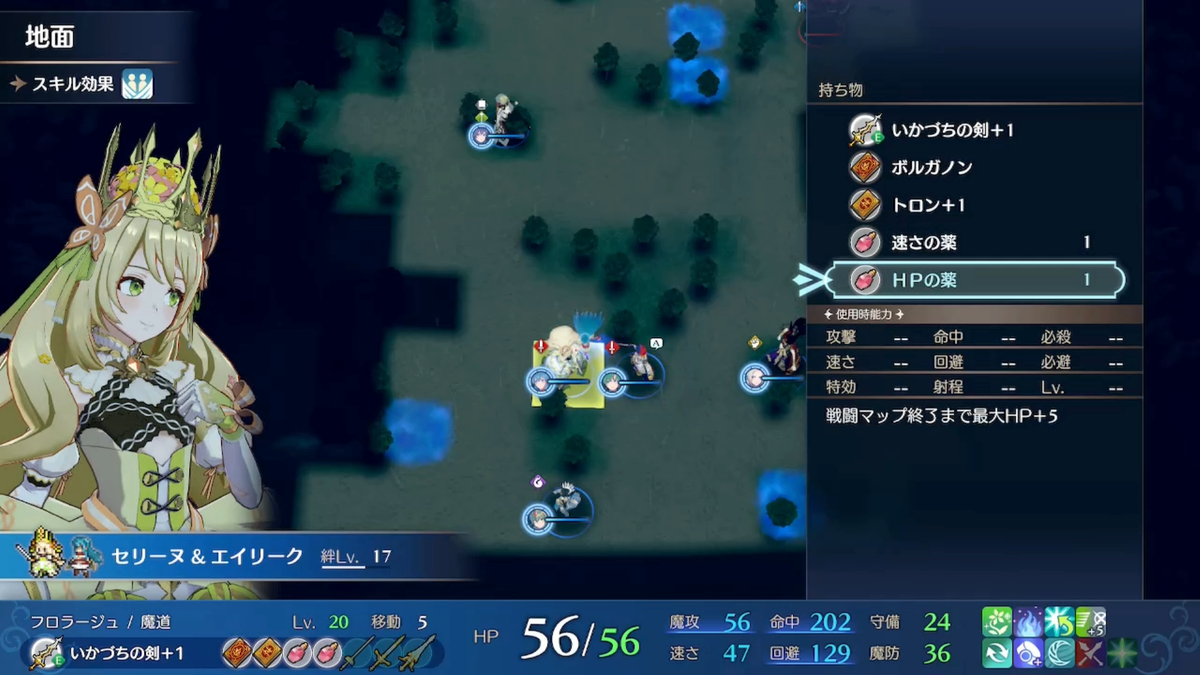
Task: Click the blue flame skill icon
Action: click(1028, 622)
